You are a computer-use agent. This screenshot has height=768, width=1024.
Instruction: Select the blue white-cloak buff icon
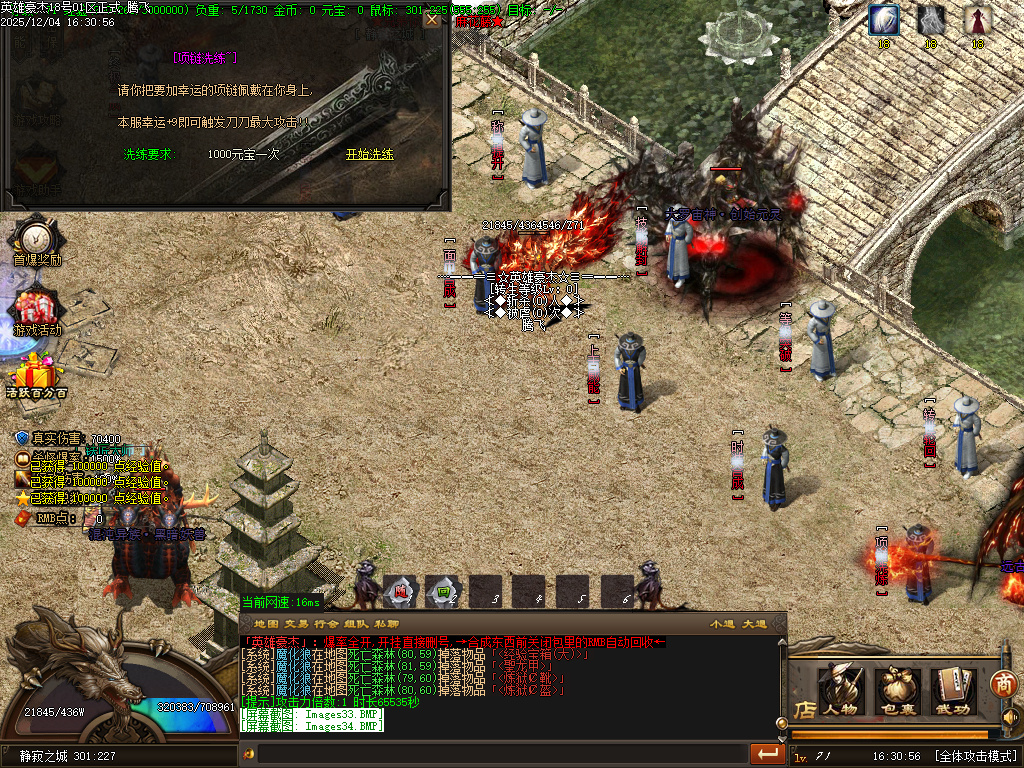pos(883,20)
